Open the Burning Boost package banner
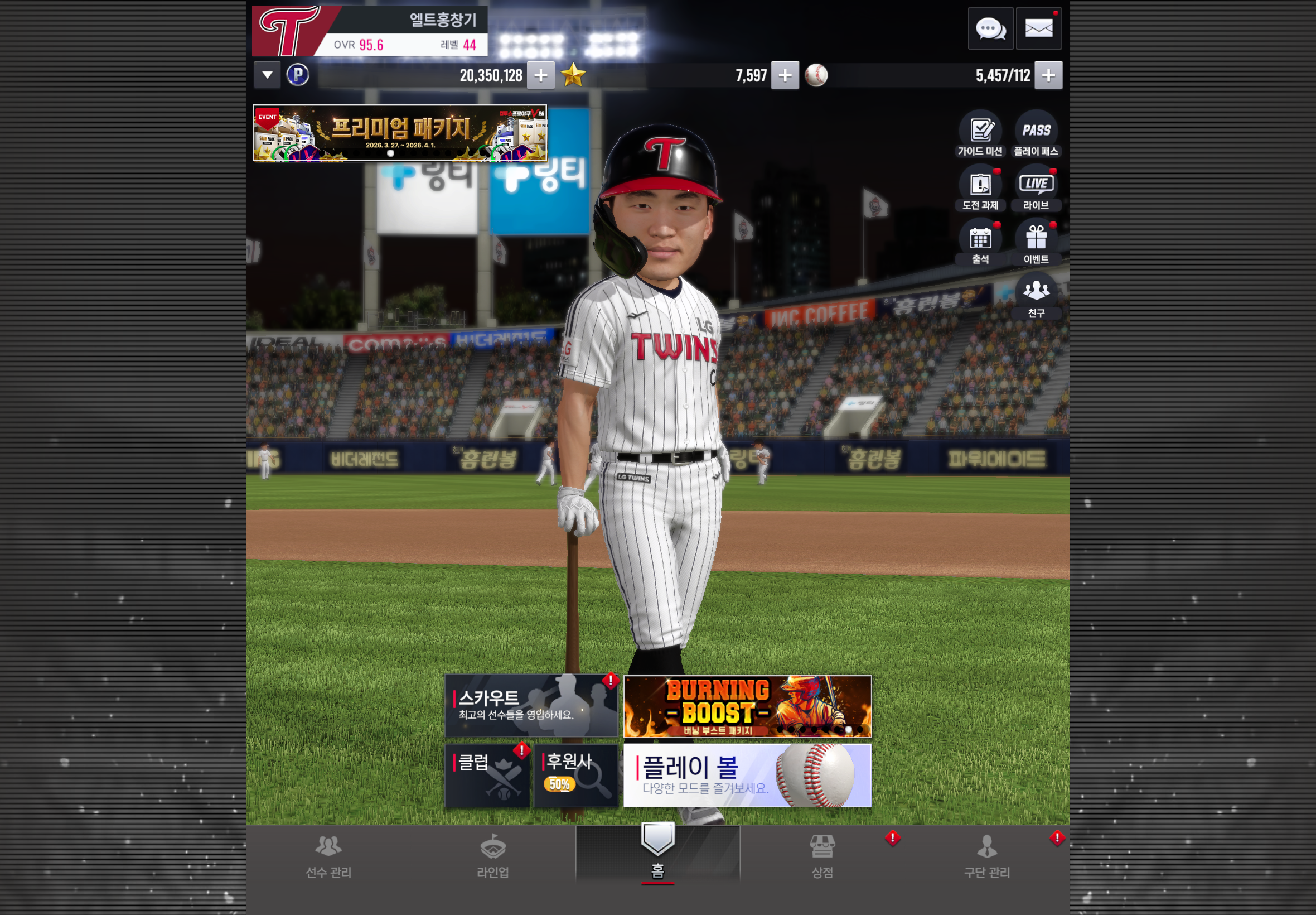This screenshot has width=1316, height=915. tap(747, 706)
